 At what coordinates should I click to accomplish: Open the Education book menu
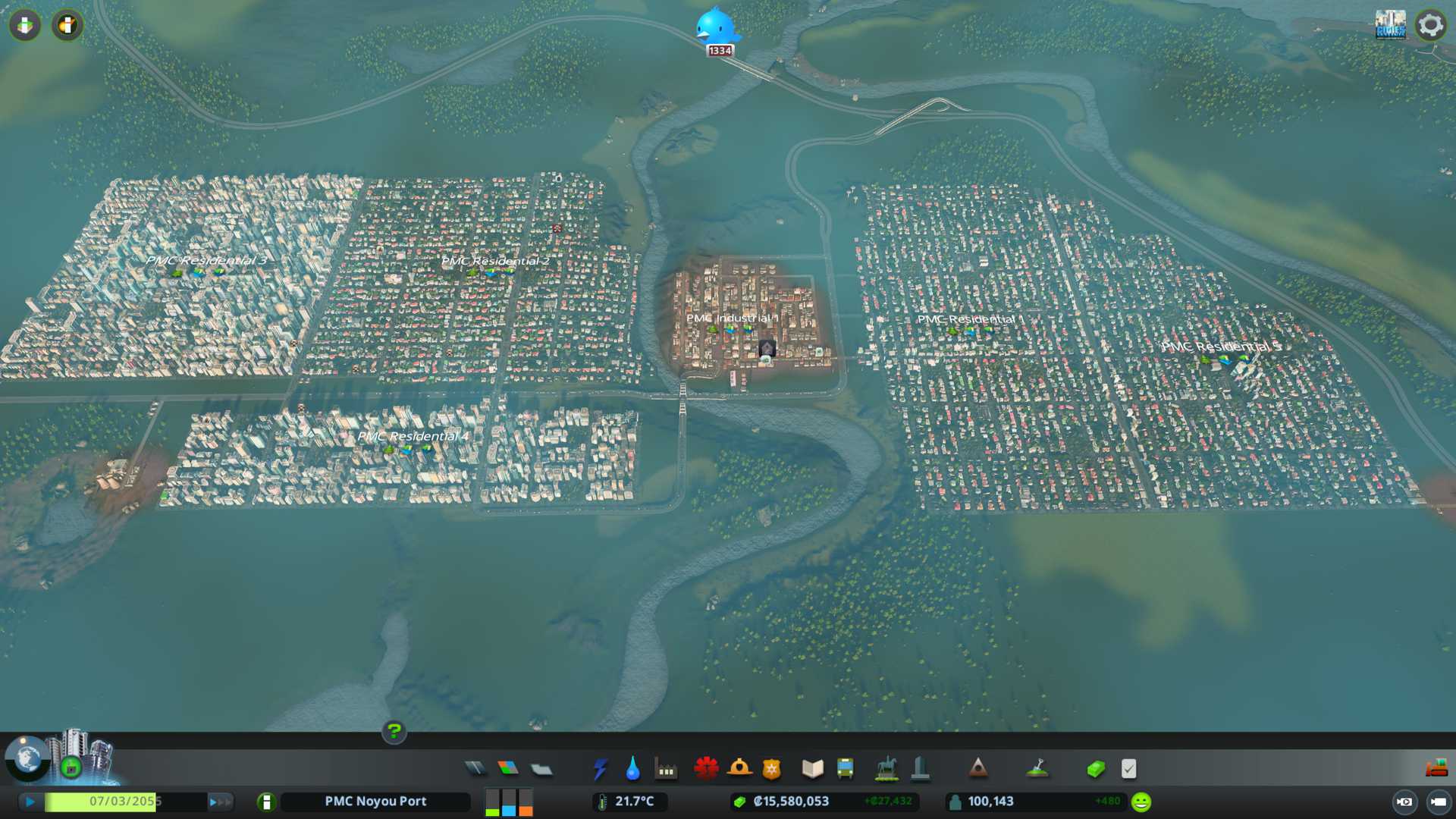(812, 769)
